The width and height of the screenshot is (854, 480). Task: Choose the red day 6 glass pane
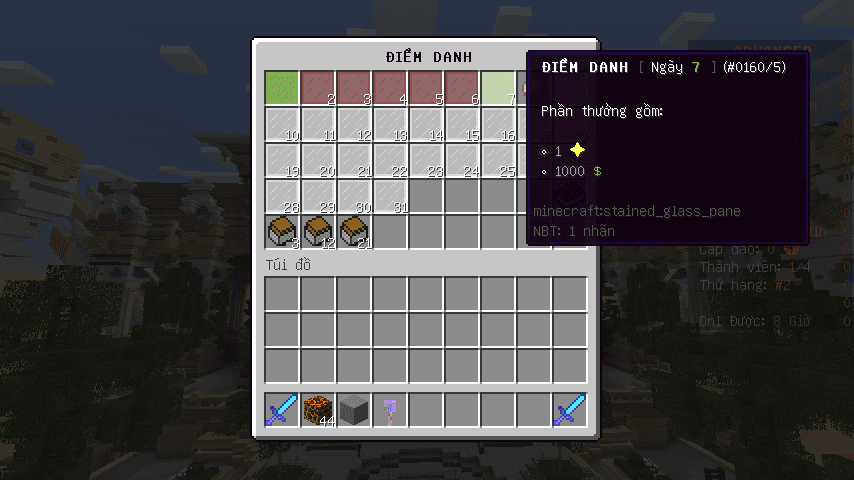[462, 88]
